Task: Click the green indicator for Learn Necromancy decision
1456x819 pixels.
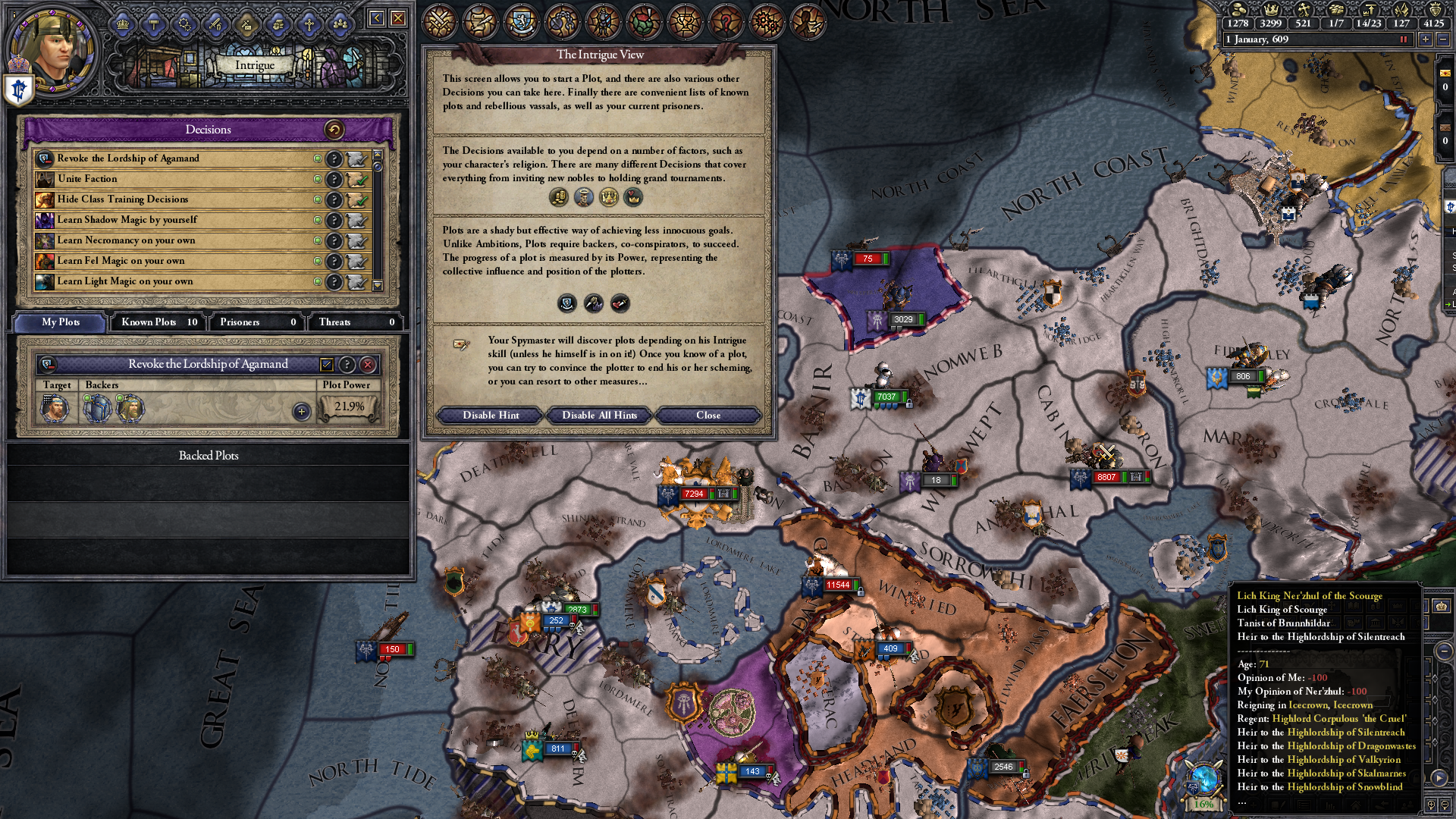Action: coord(318,240)
